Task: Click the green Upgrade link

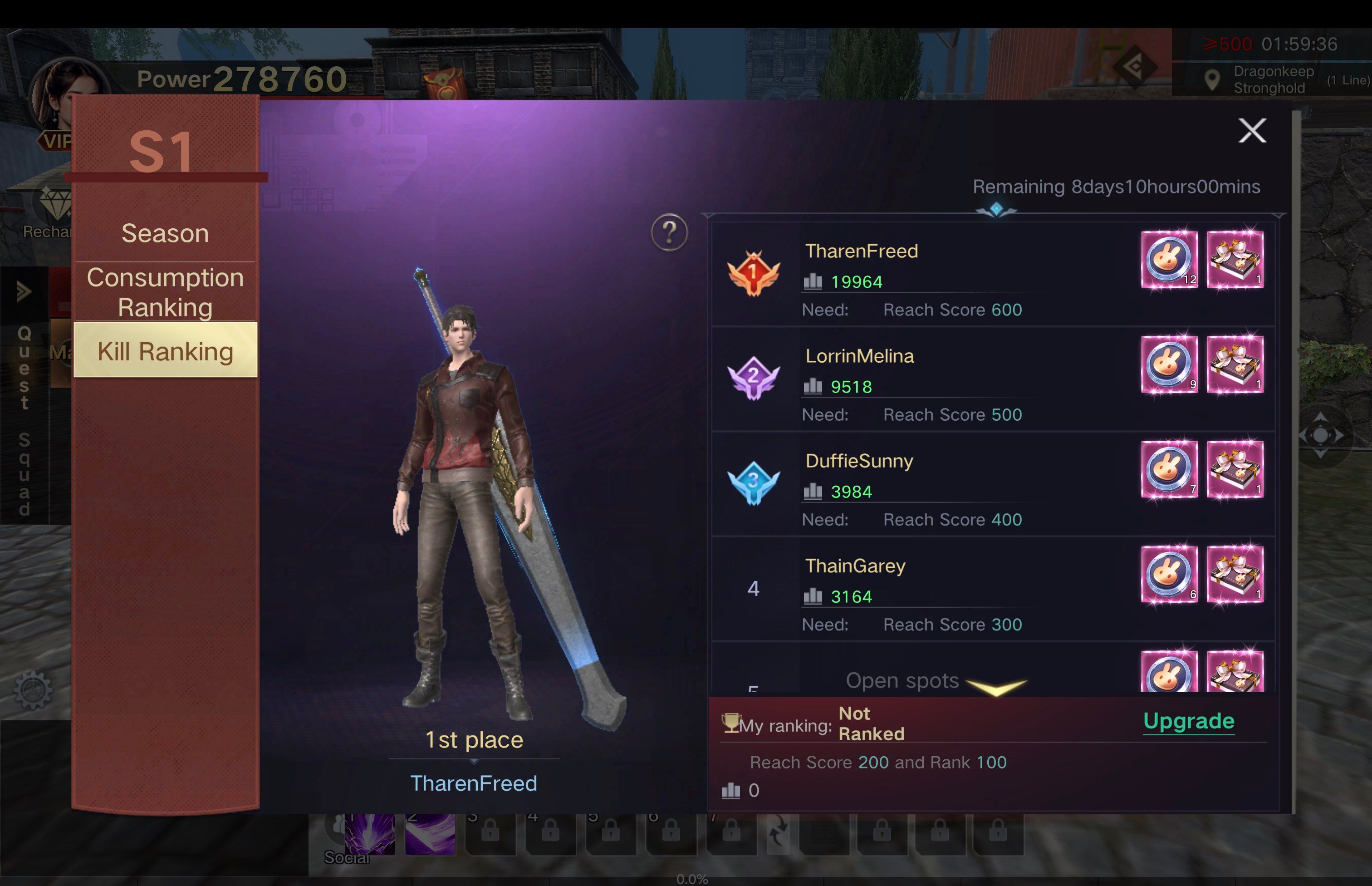Action: pyautogui.click(x=1189, y=721)
